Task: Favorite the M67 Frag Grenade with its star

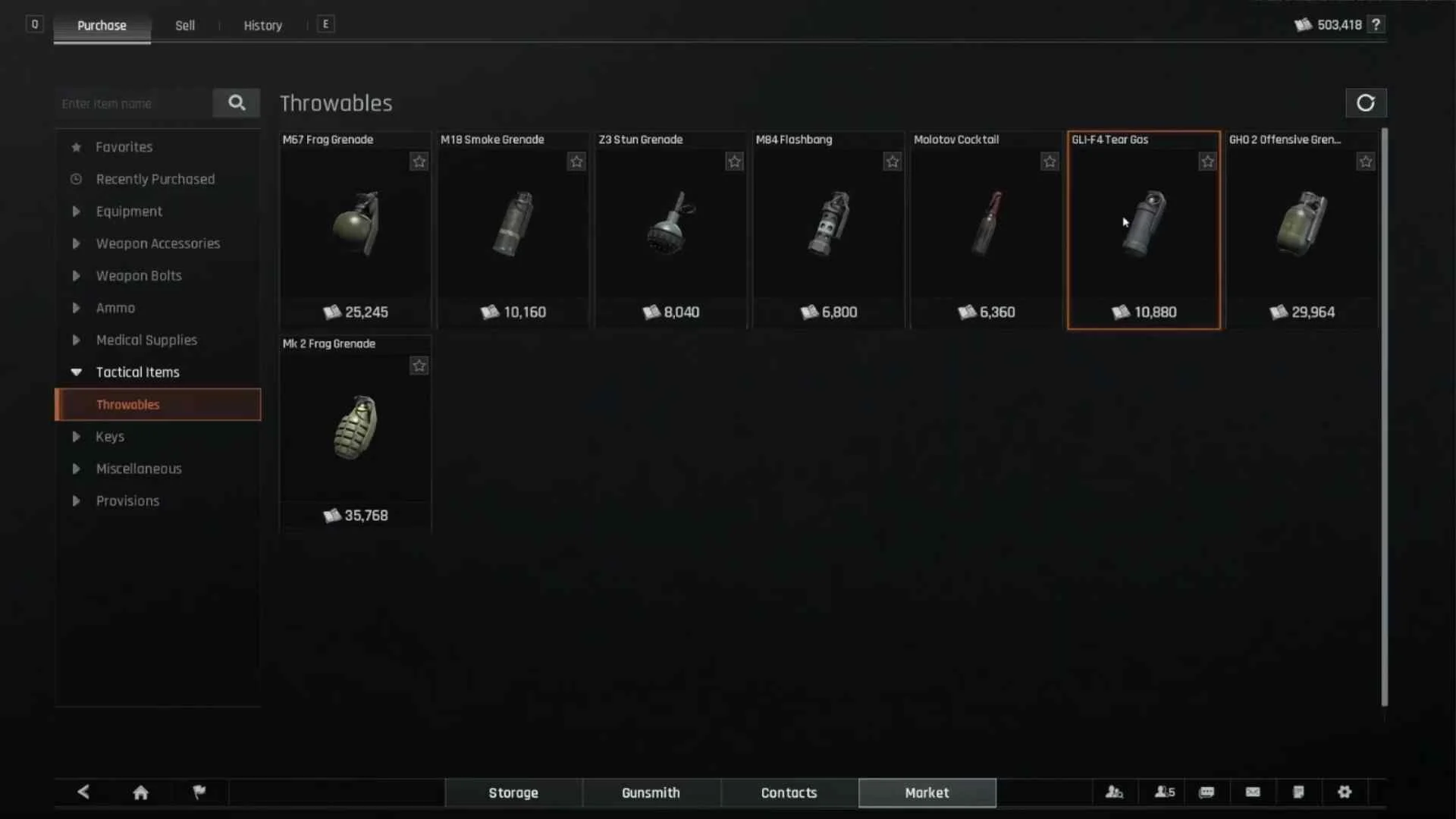Action: click(419, 161)
